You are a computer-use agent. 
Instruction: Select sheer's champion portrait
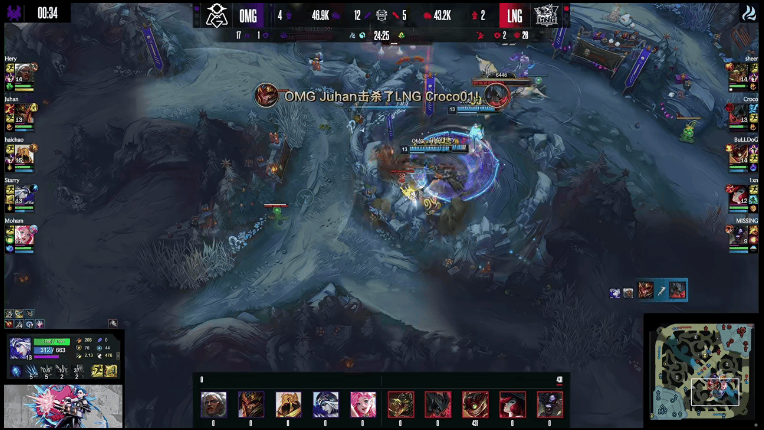pyautogui.click(x=745, y=70)
